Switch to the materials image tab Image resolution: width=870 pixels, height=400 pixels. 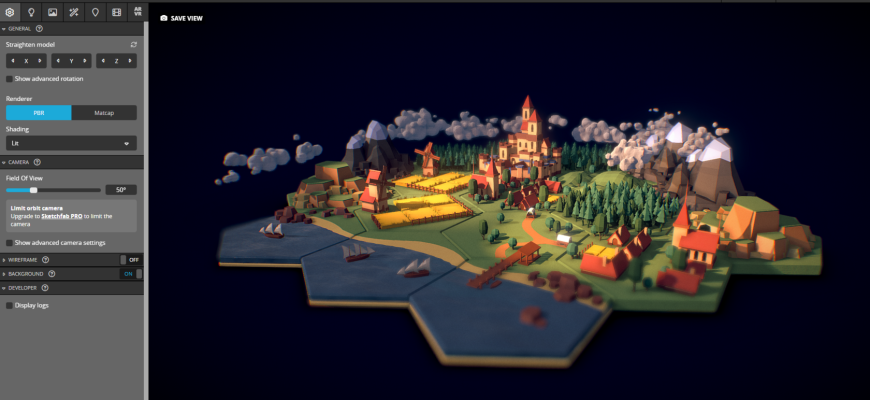tap(52, 12)
